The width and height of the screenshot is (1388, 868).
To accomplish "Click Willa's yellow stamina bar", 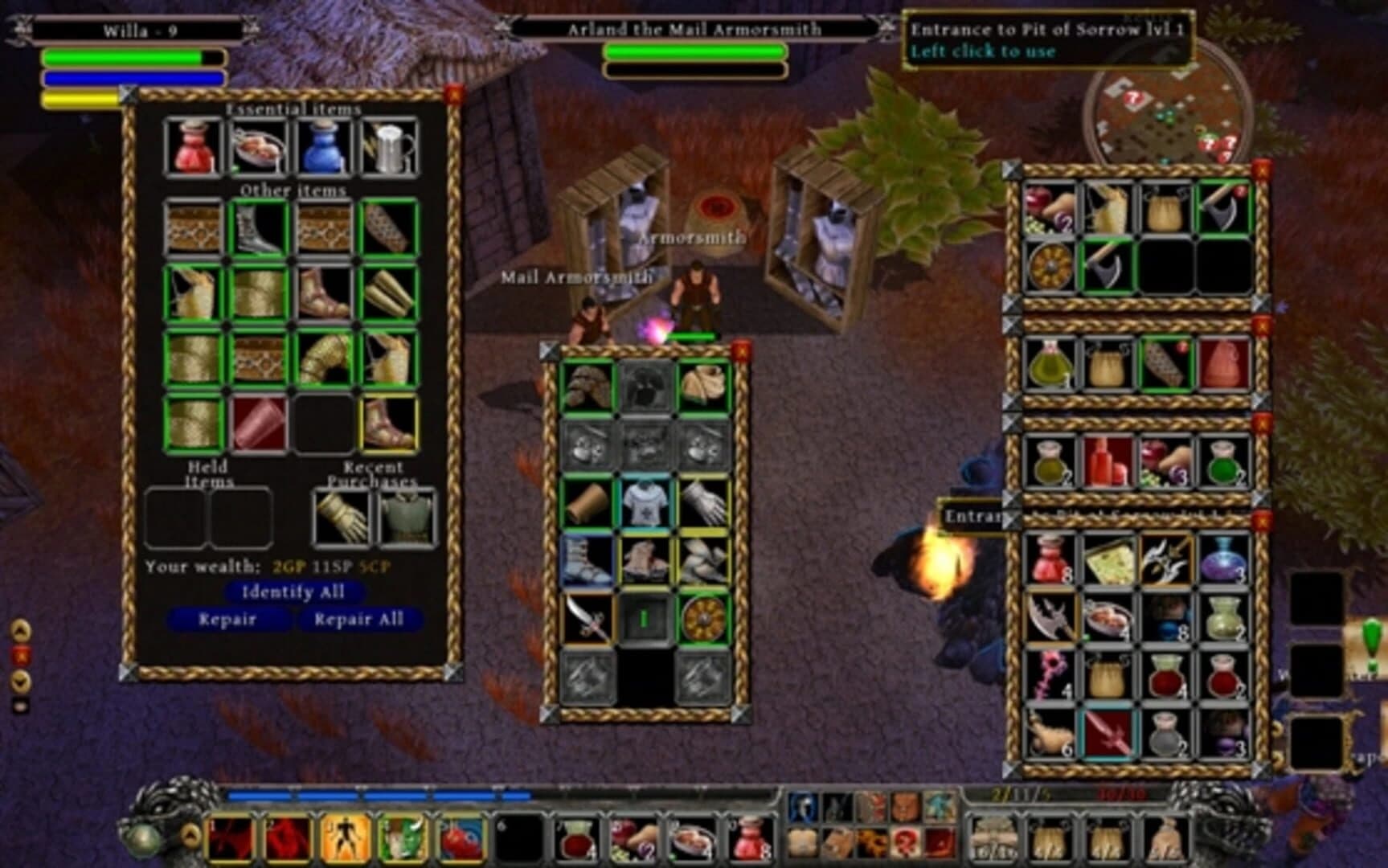I will (80, 97).
